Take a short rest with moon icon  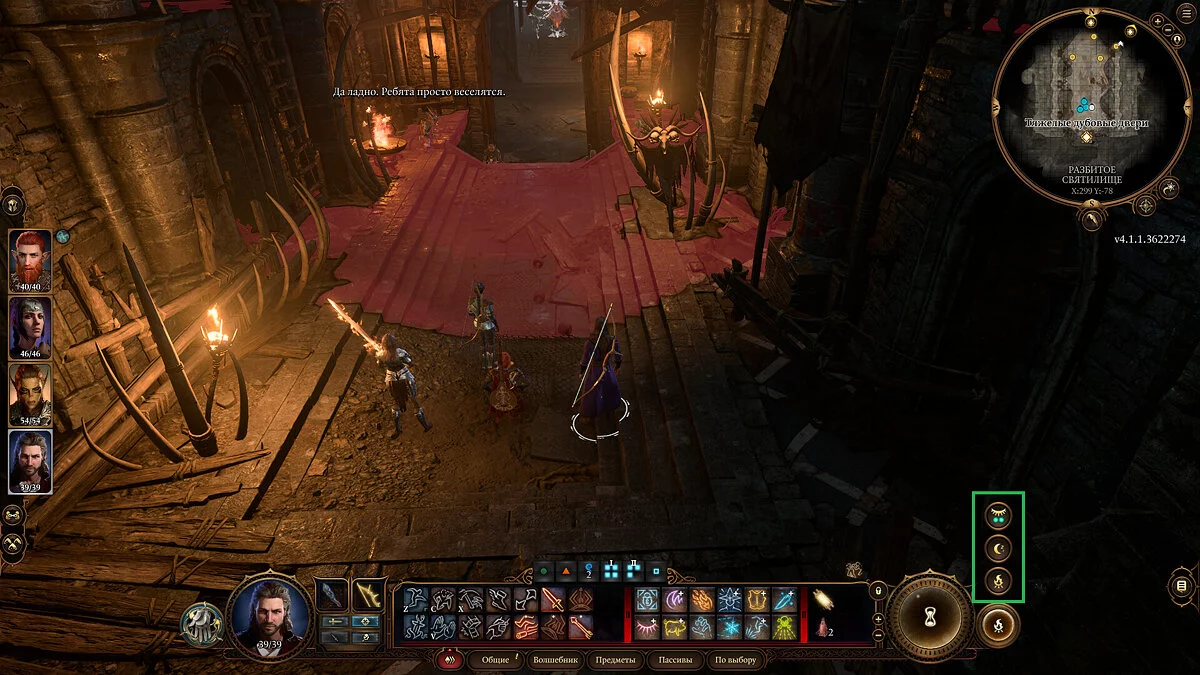[x=998, y=548]
